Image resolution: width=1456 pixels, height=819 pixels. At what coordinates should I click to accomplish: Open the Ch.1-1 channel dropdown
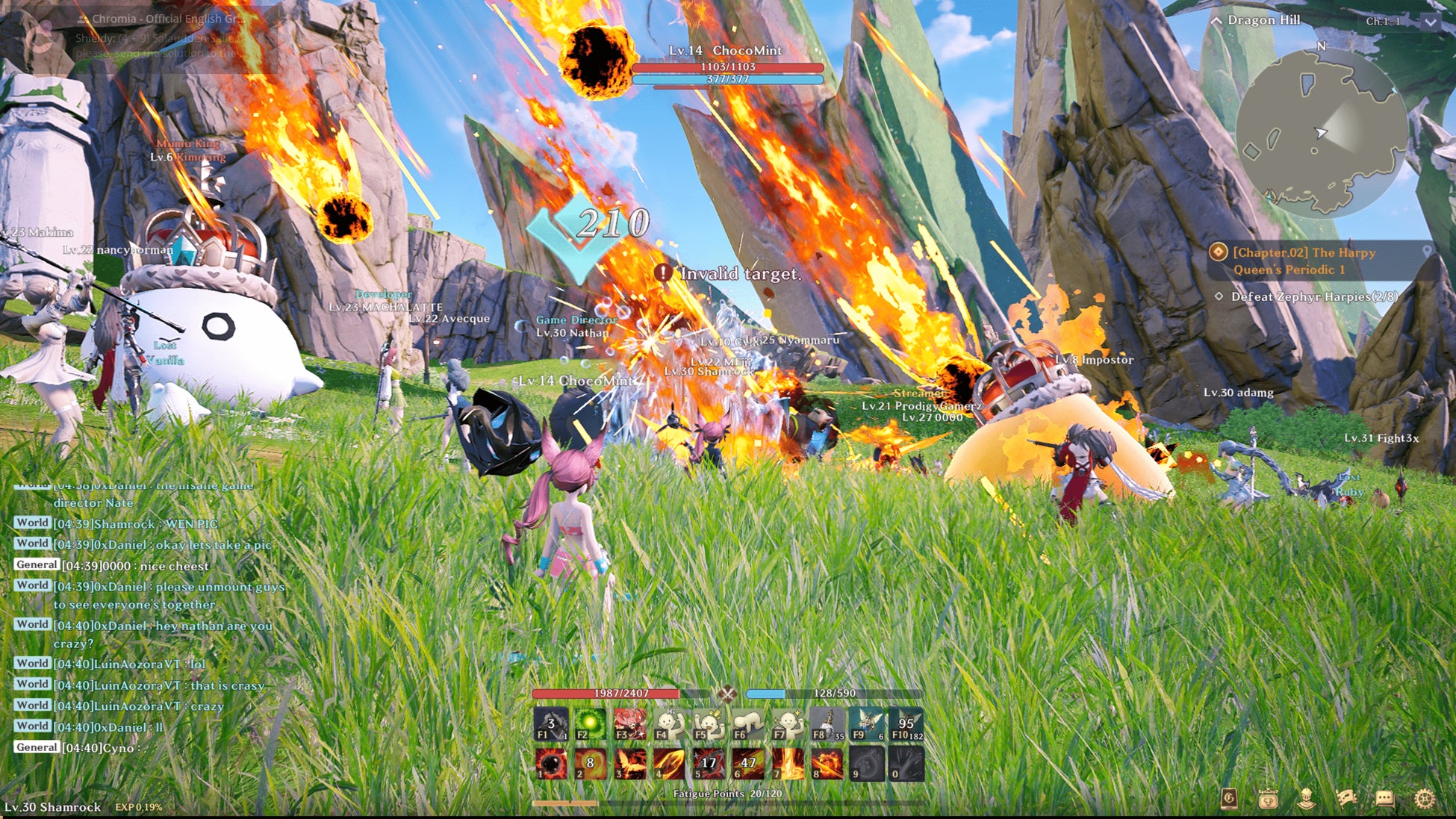(x=1429, y=22)
